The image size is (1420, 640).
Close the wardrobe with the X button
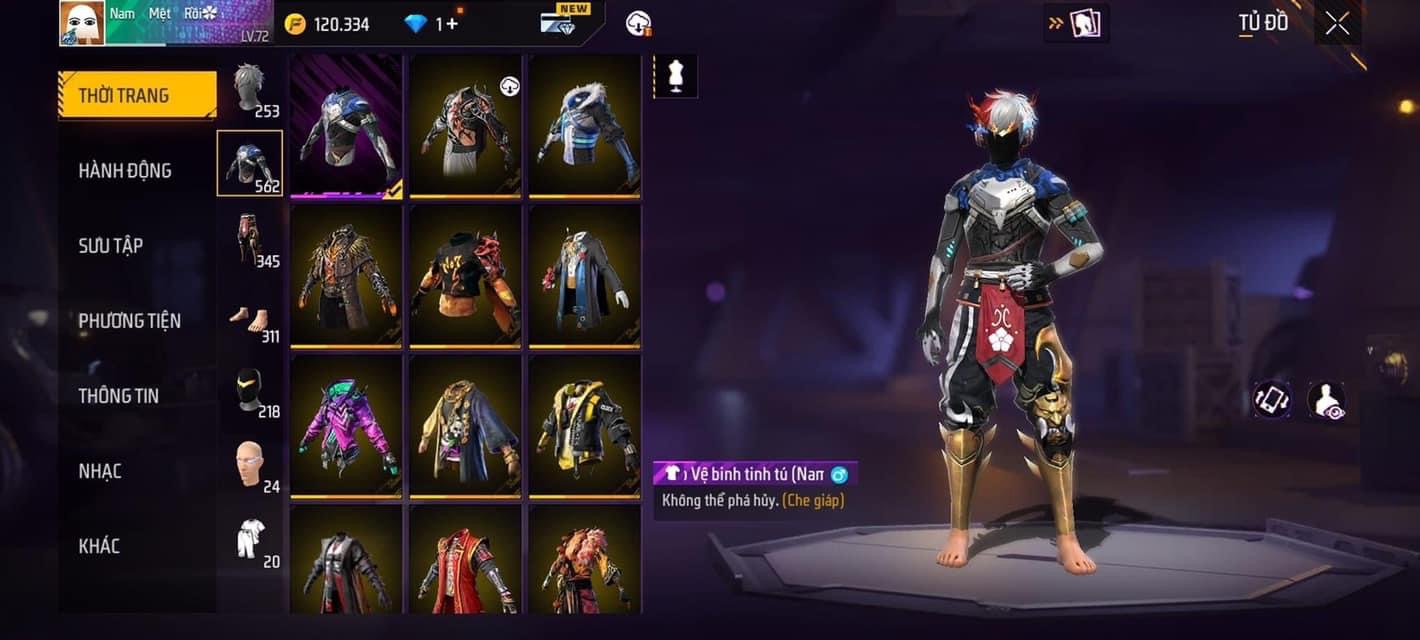coord(1337,24)
